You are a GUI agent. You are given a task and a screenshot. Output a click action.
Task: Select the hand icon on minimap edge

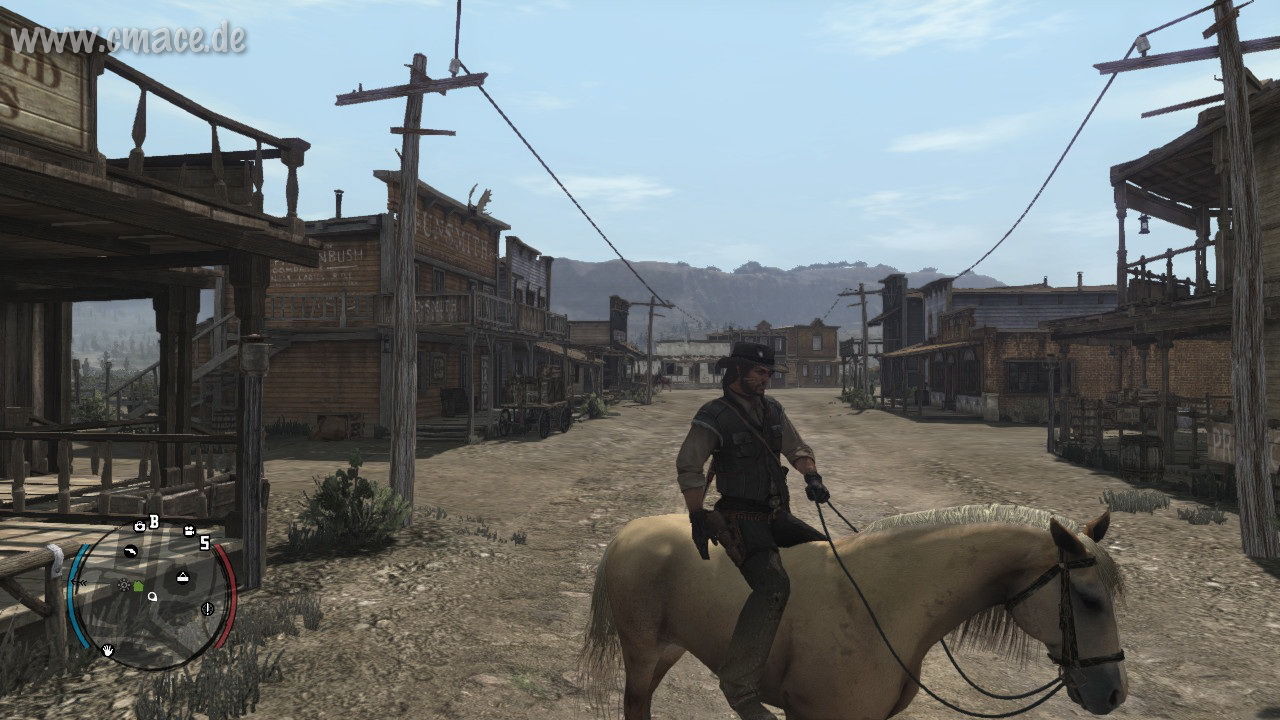[x=107, y=651]
